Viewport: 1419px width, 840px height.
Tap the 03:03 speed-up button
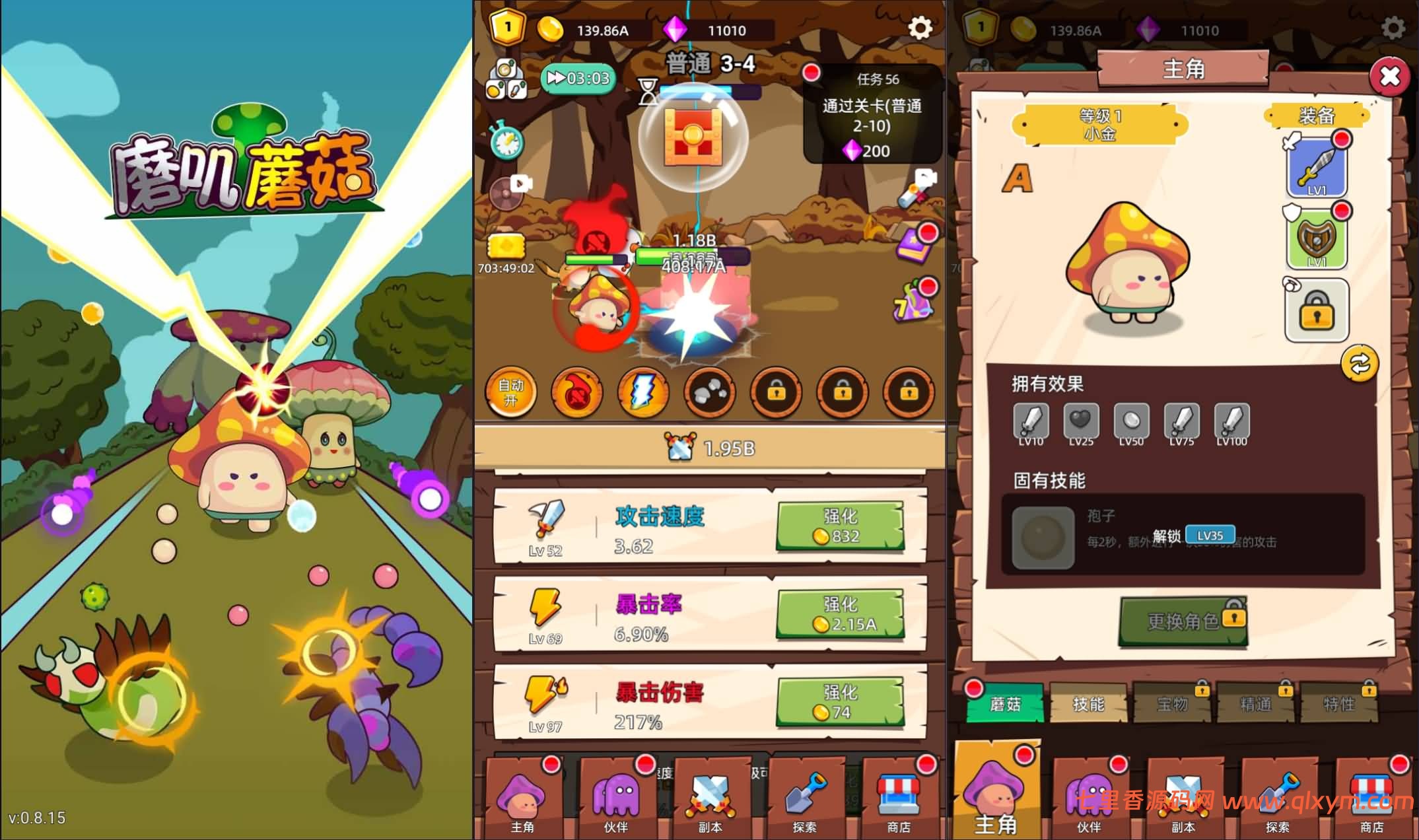(578, 79)
